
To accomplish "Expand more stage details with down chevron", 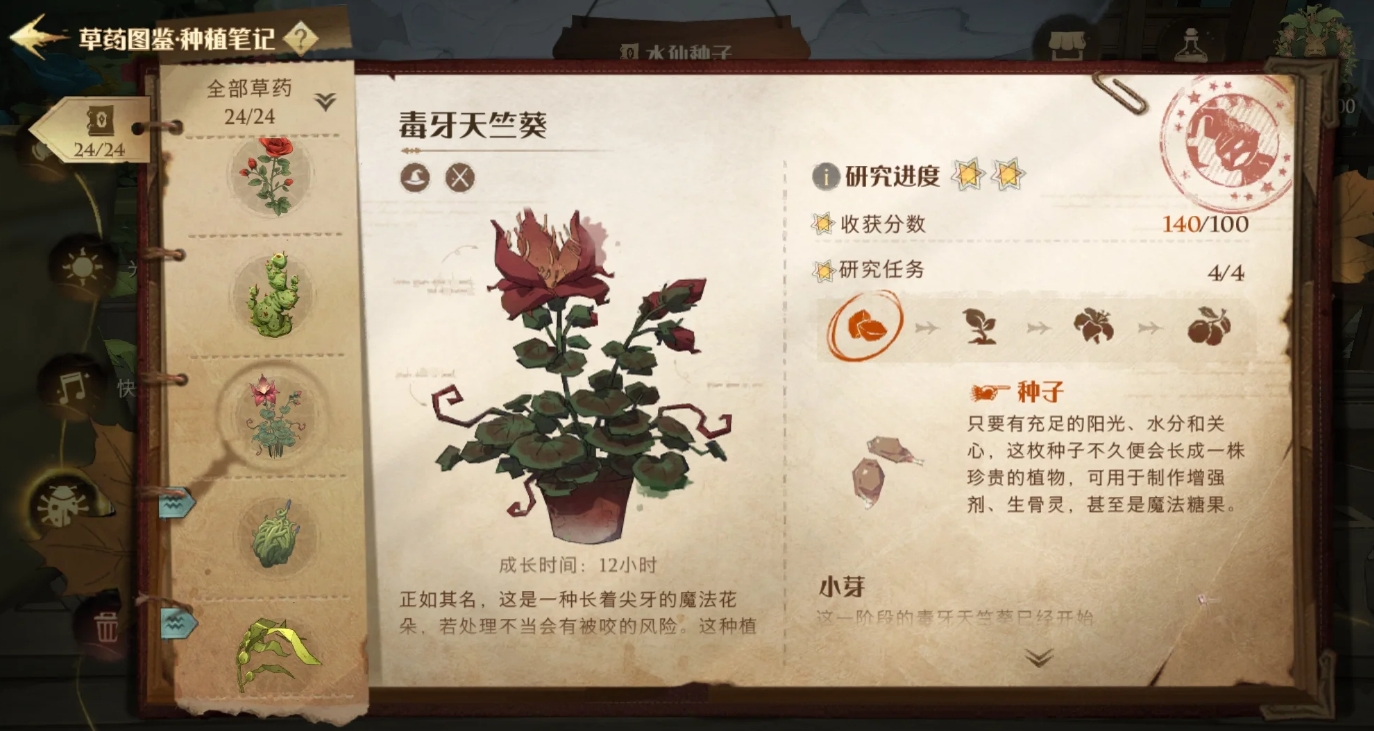I will 1039,657.
